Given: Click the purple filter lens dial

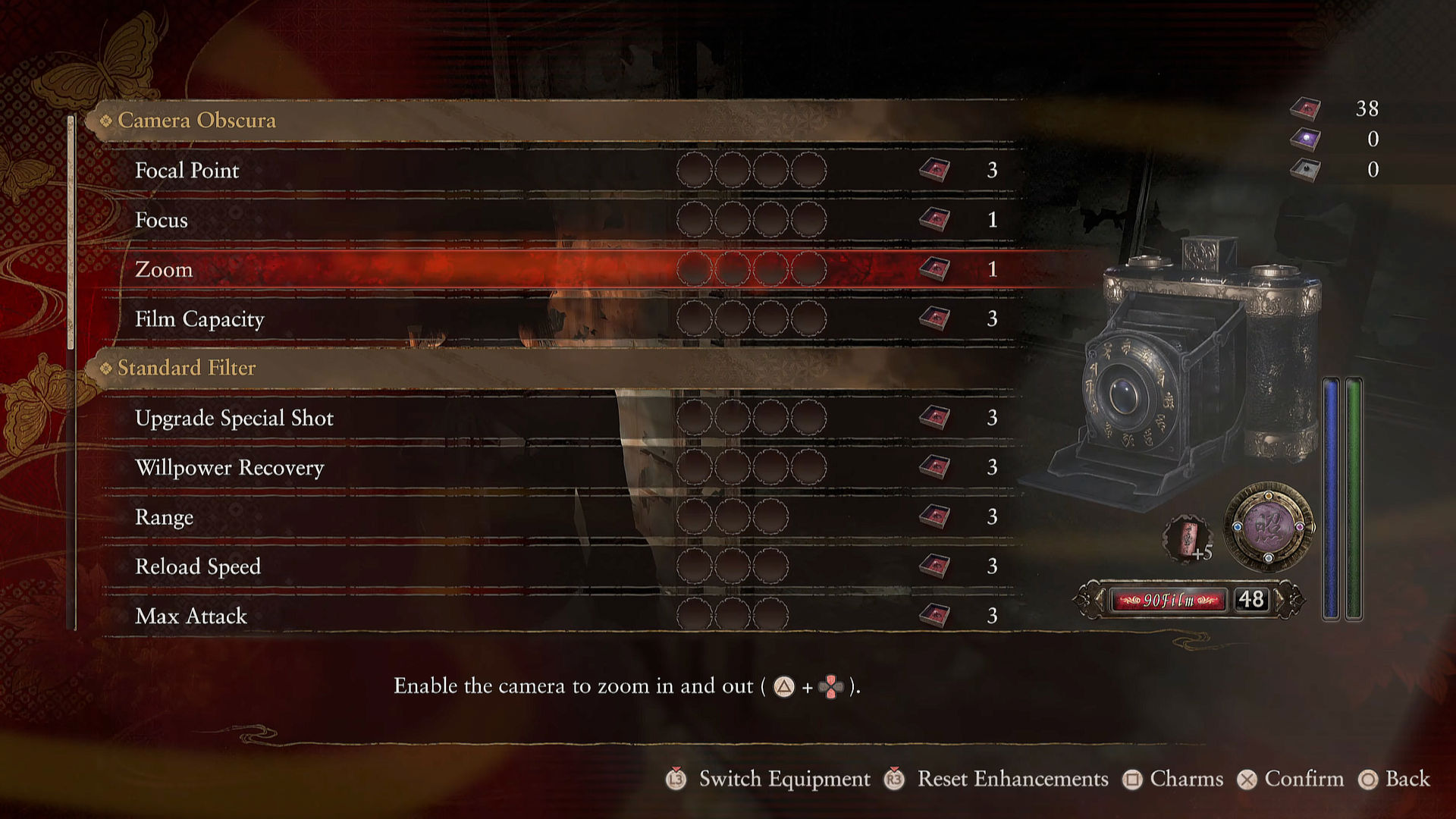Looking at the screenshot, I should pos(1268,526).
